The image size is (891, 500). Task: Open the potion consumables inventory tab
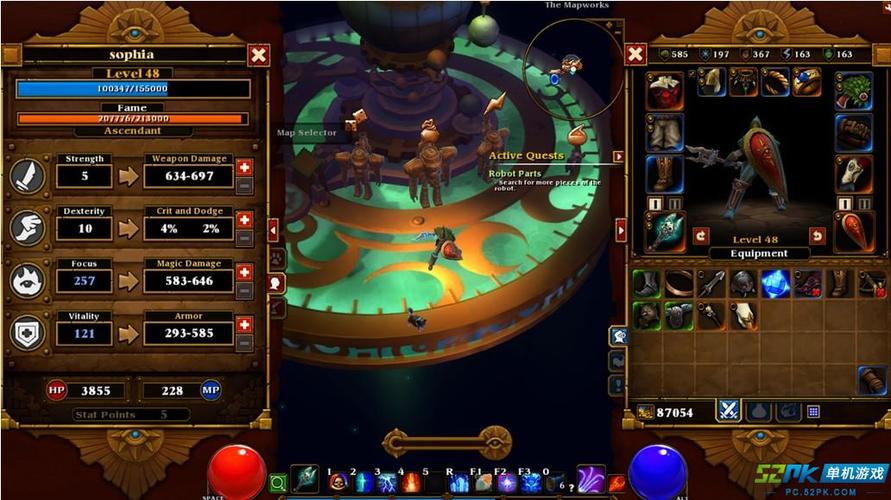(759, 411)
